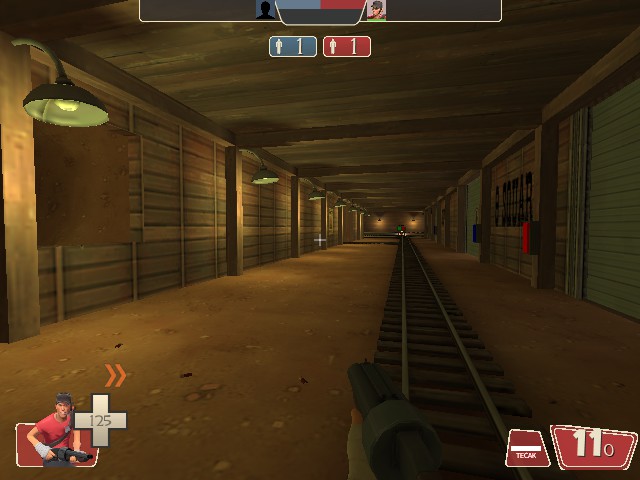The image size is (640, 480).
Task: Click the orange double-chevron icon
Action: coord(116,375)
